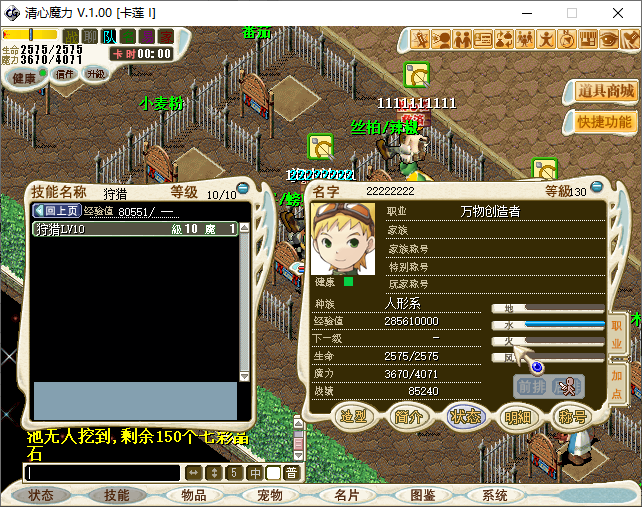642x507 pixels.
Task: Open the 图鉴 encyclopedia menu
Action: [x=422, y=495]
